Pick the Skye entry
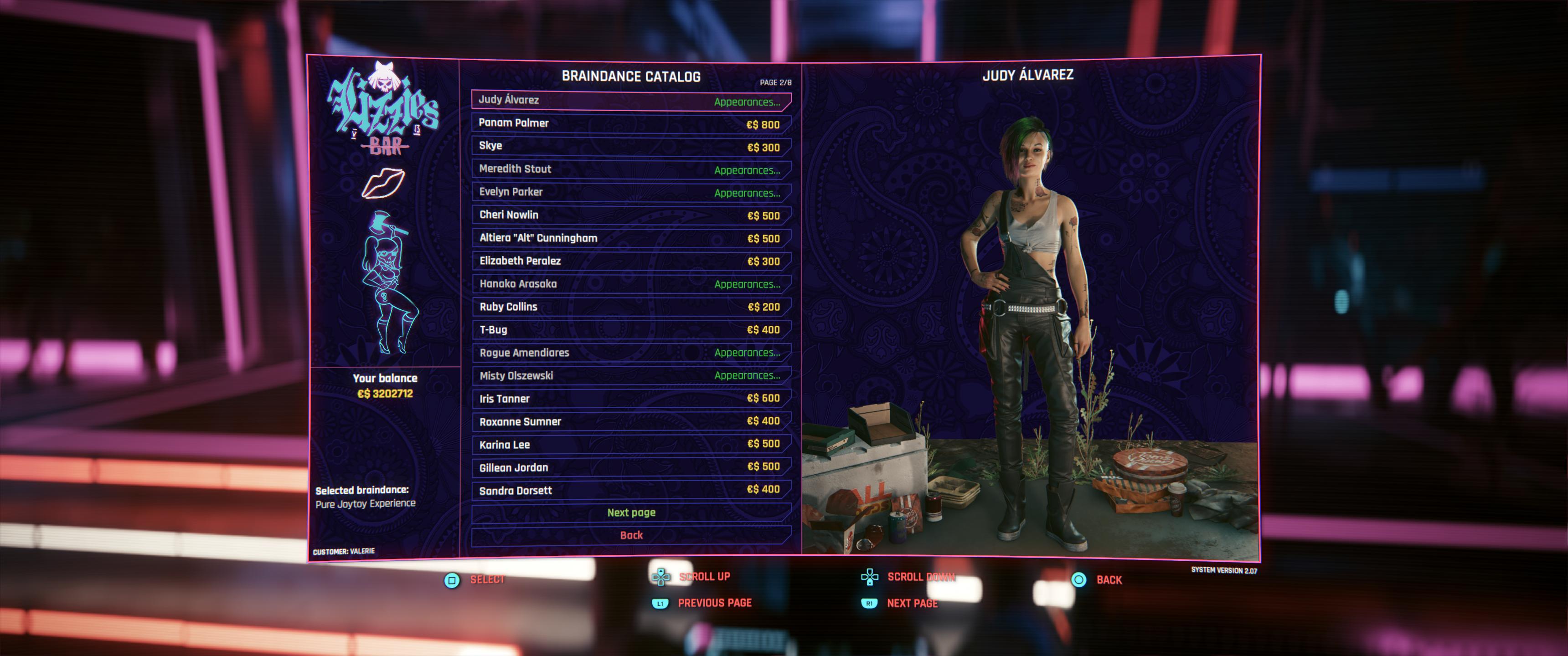This screenshot has width=1568, height=656. click(630, 146)
